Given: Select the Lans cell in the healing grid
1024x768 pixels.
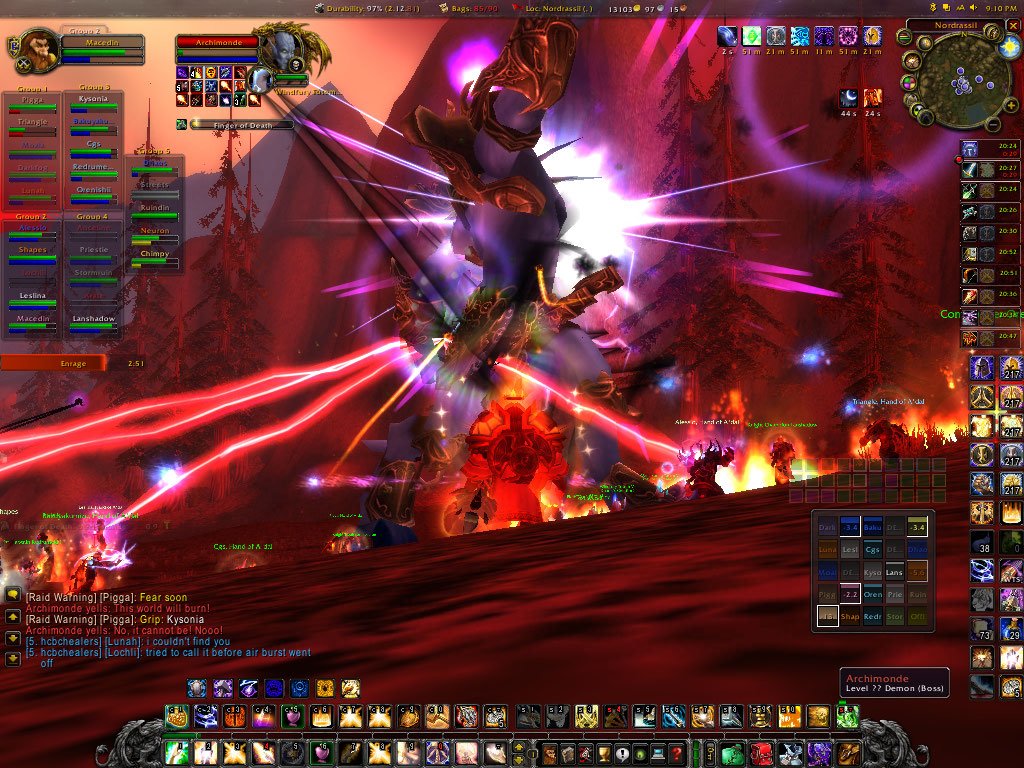Looking at the screenshot, I should click(x=894, y=572).
